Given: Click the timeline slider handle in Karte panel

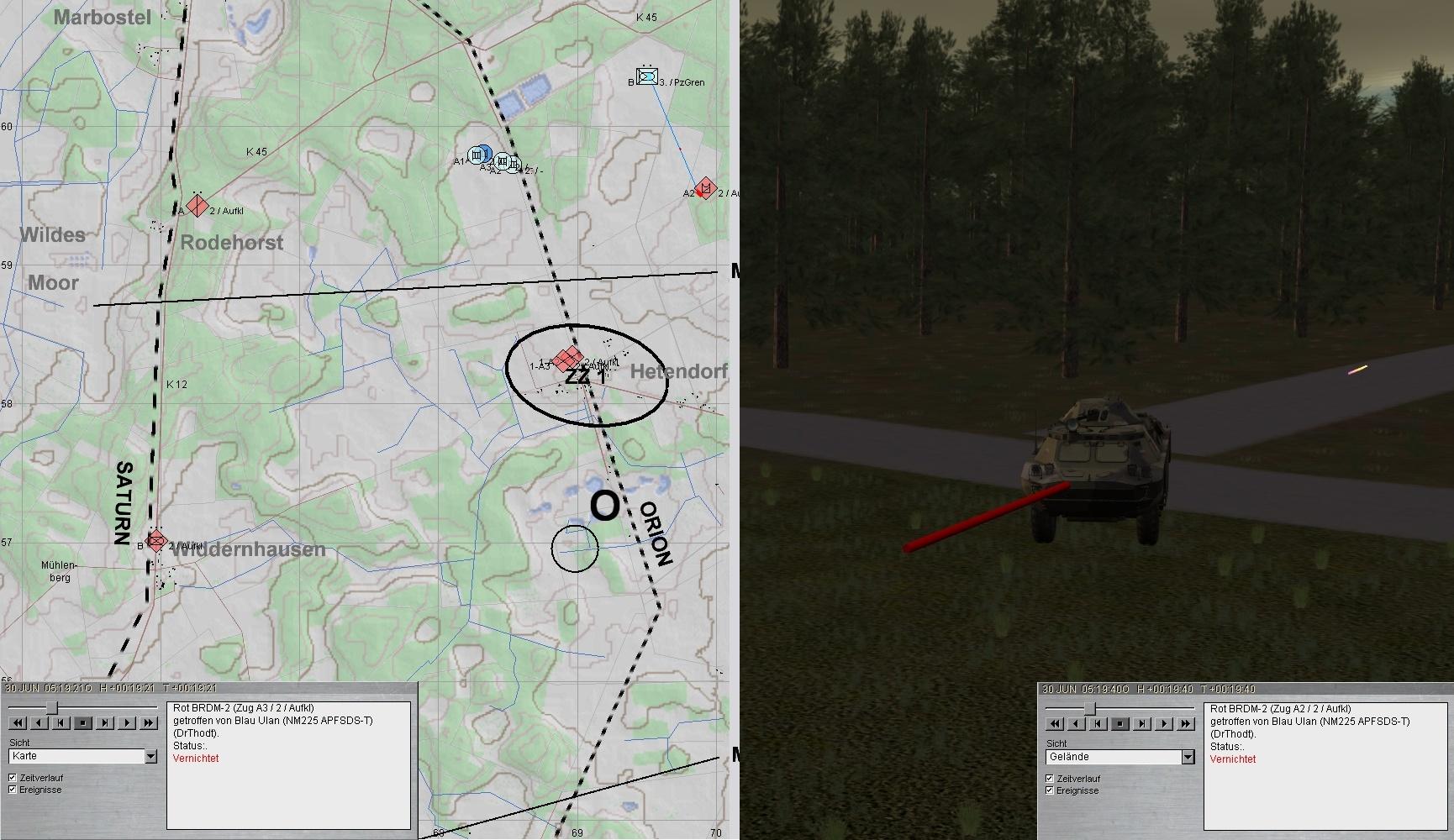Looking at the screenshot, I should pos(52,707).
